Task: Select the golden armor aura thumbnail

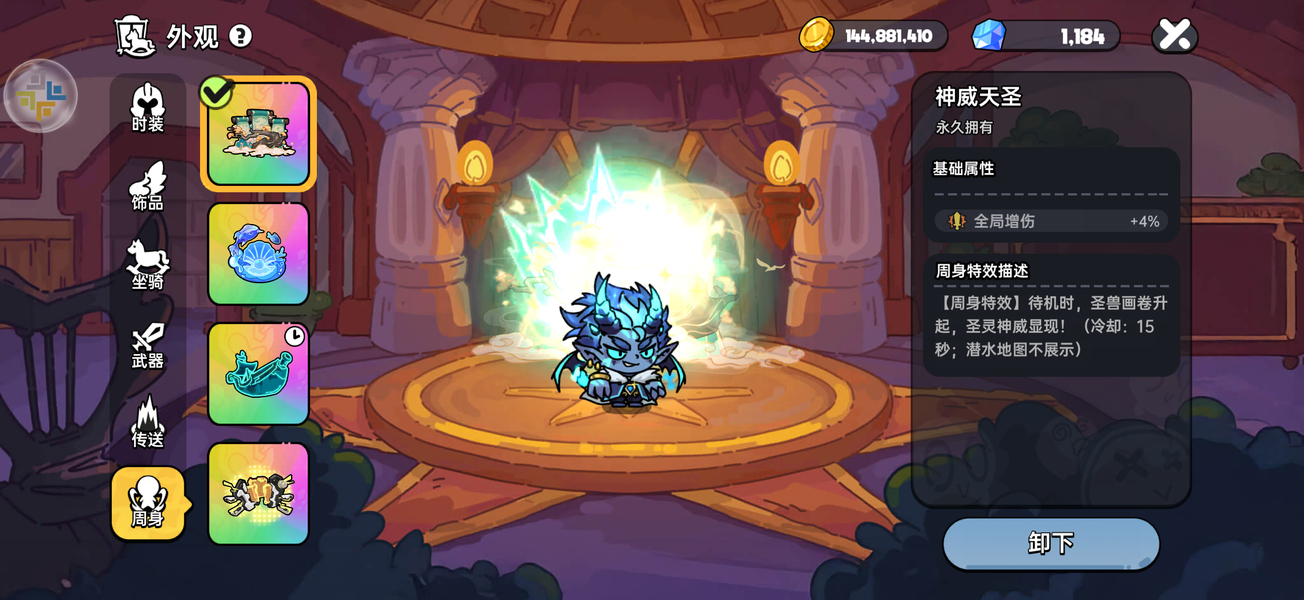Action: pyautogui.click(x=258, y=493)
